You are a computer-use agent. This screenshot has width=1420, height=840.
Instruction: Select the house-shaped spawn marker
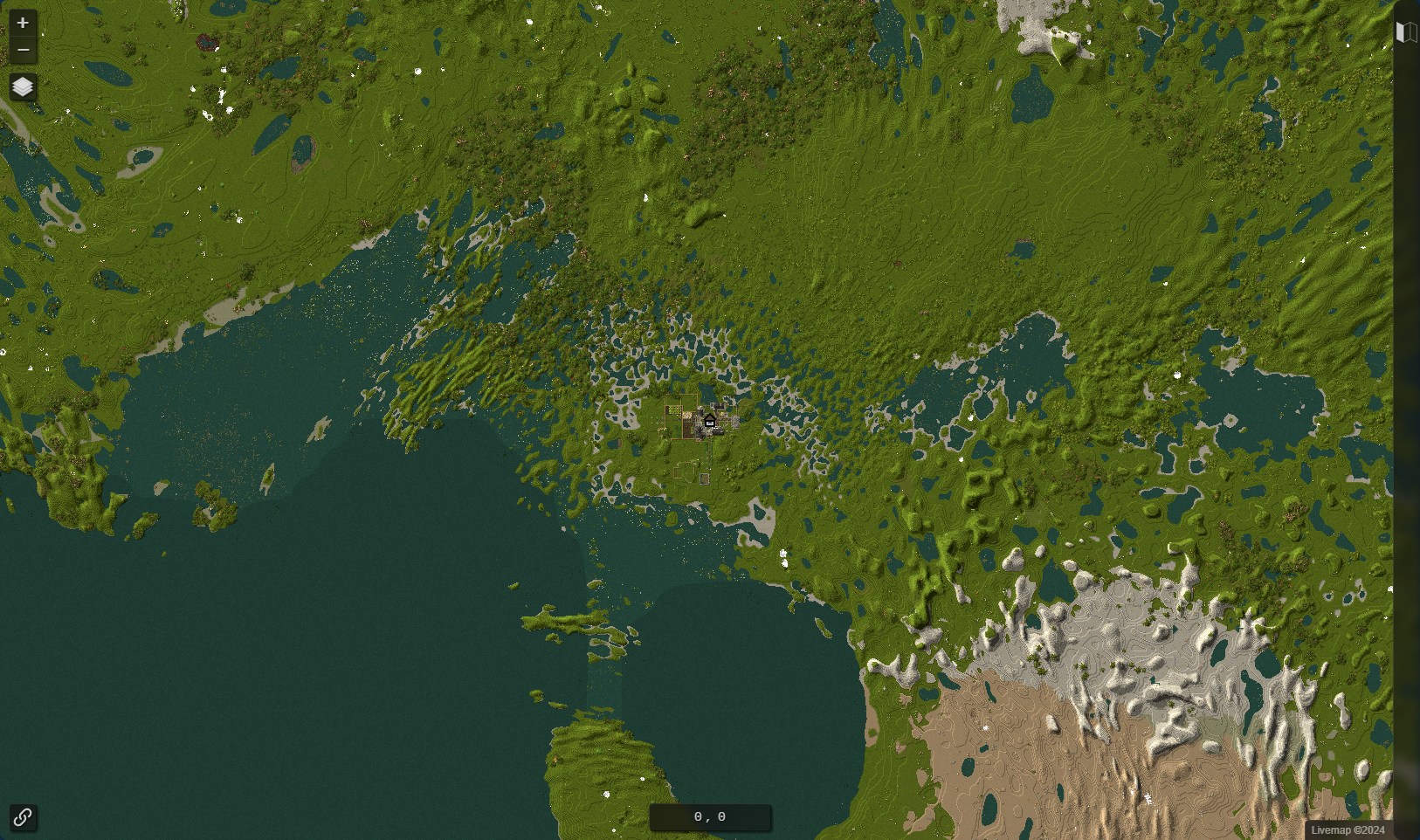[x=710, y=422]
